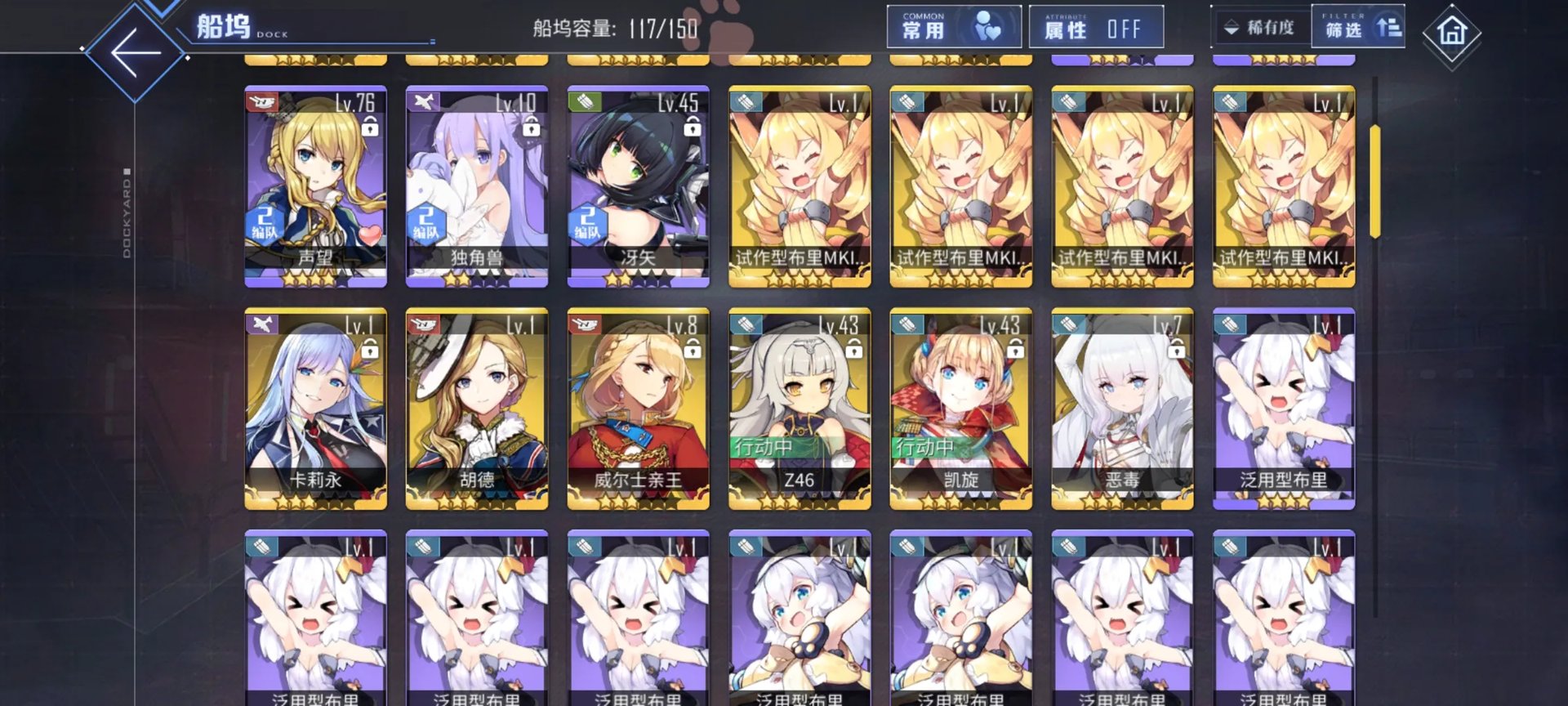Go back using the arrow button
The height and width of the screenshot is (706, 1568).
pyautogui.click(x=135, y=53)
